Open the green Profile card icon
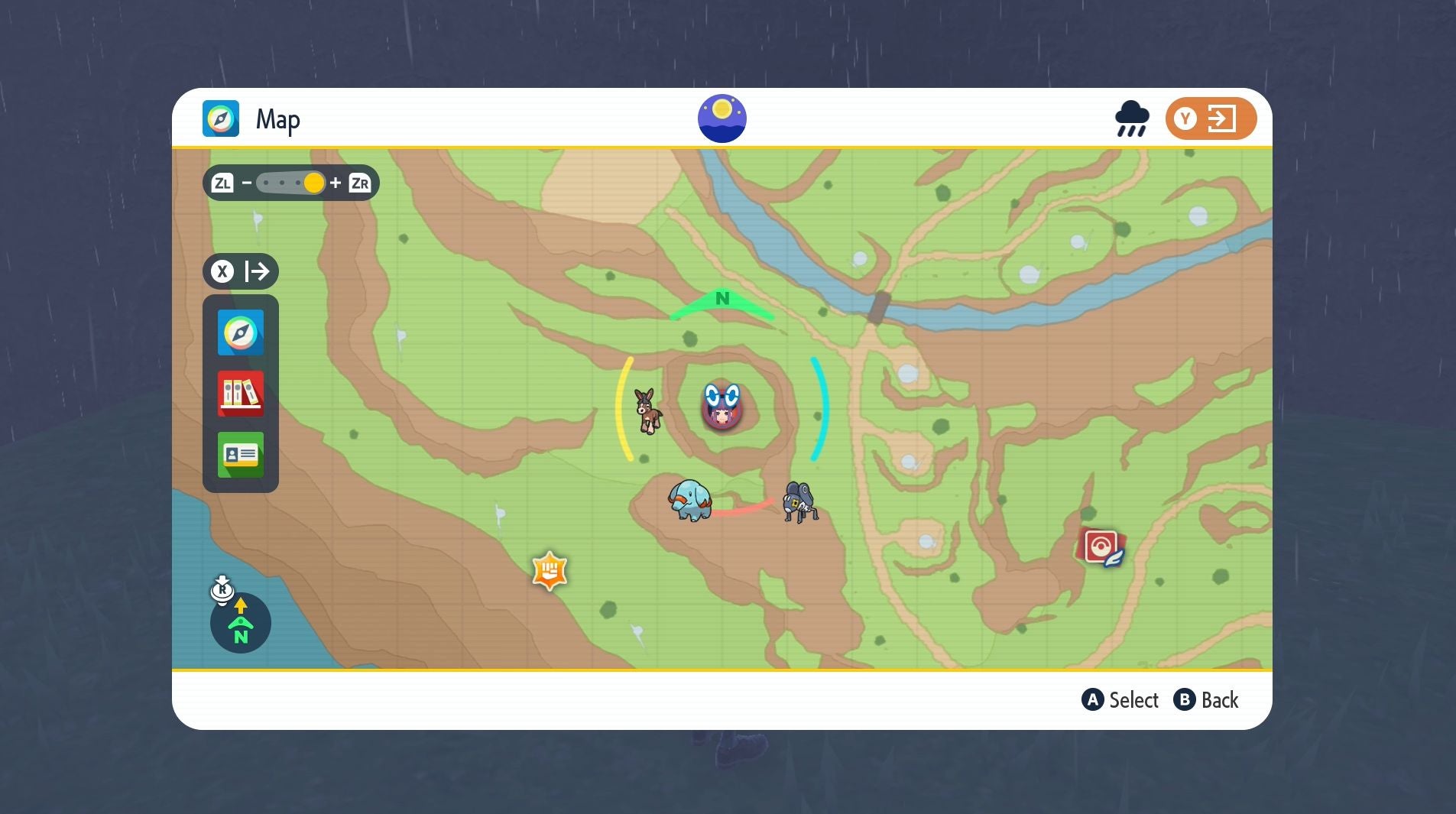Viewport: 1456px width, 814px height. pyautogui.click(x=240, y=455)
